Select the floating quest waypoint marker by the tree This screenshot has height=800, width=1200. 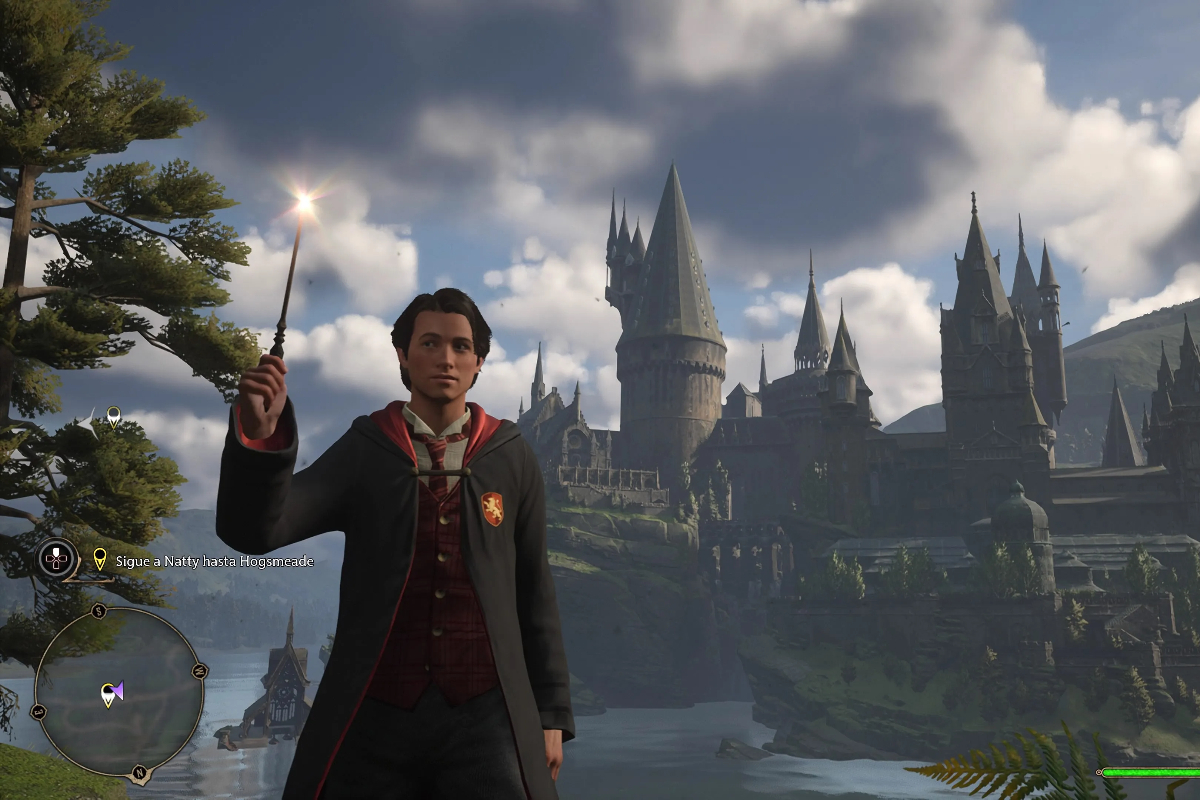114,415
